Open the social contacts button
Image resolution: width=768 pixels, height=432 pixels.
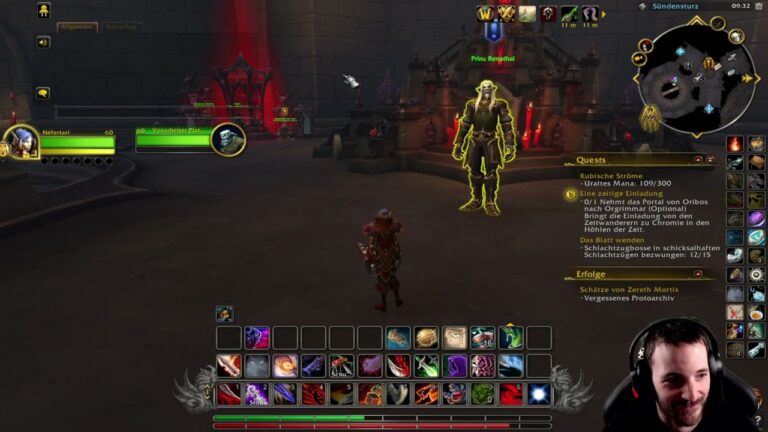[44, 10]
